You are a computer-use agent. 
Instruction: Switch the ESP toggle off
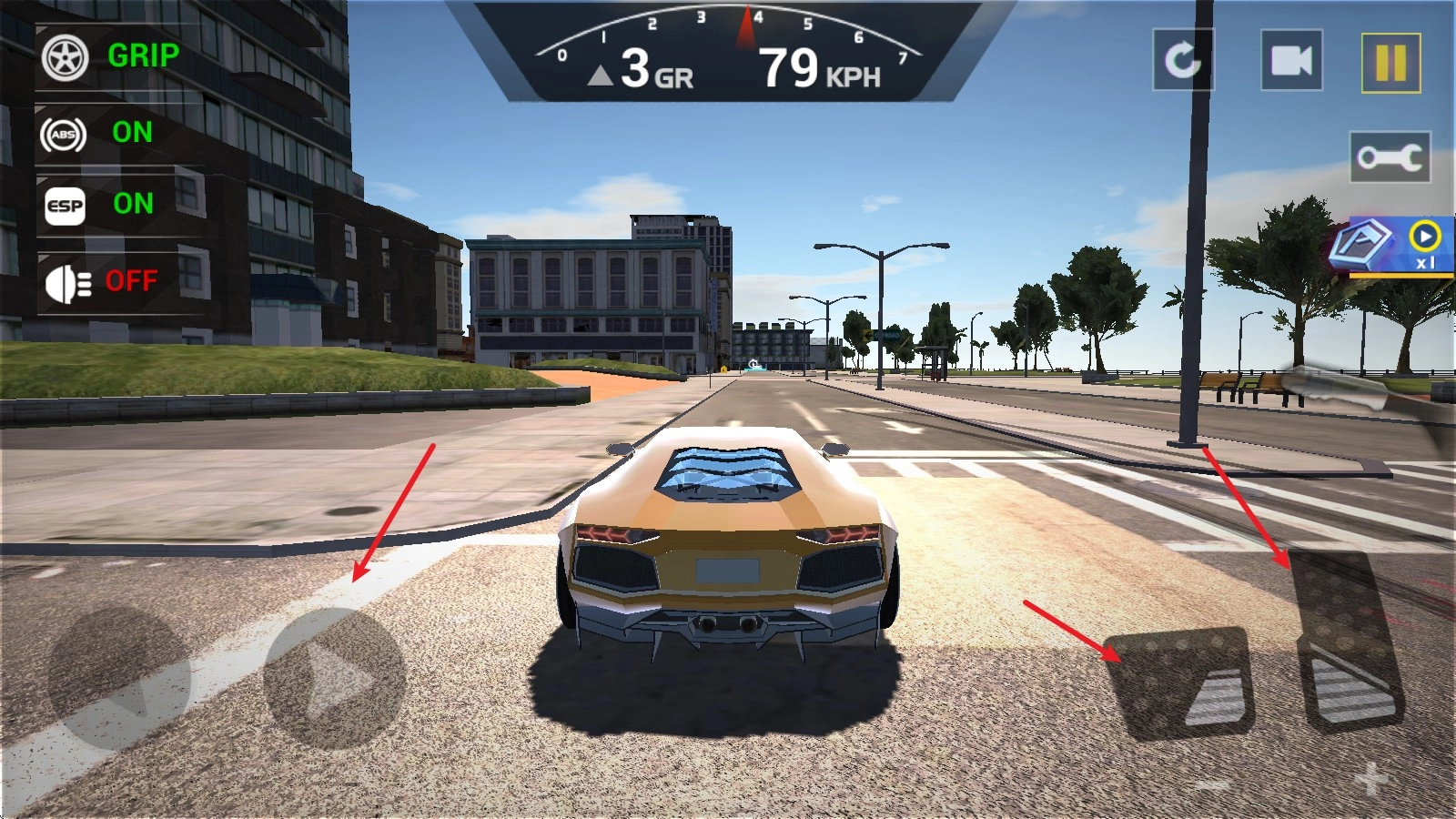tap(100, 205)
